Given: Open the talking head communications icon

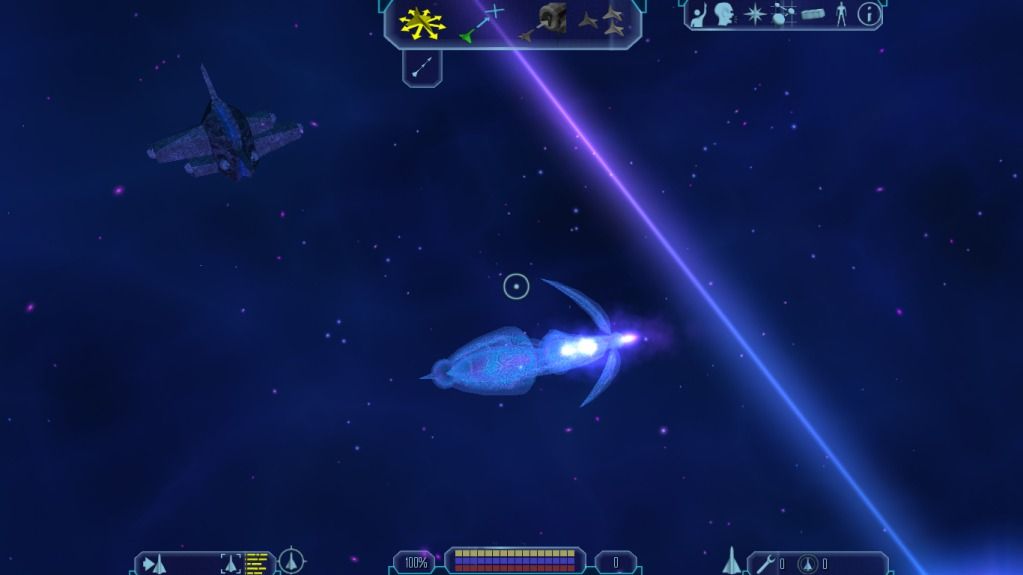Looking at the screenshot, I should click(724, 15).
